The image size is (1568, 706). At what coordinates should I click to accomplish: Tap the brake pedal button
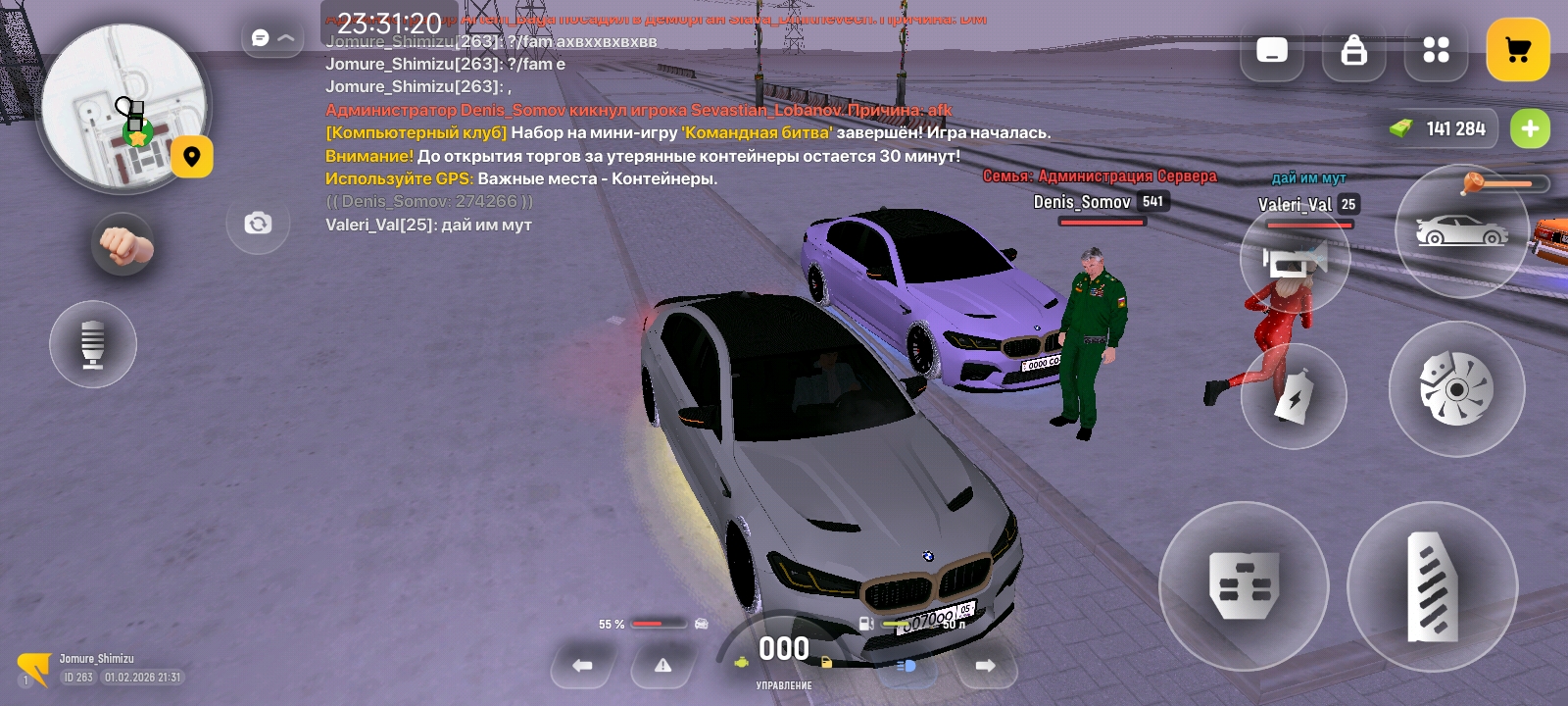[x=1244, y=586]
